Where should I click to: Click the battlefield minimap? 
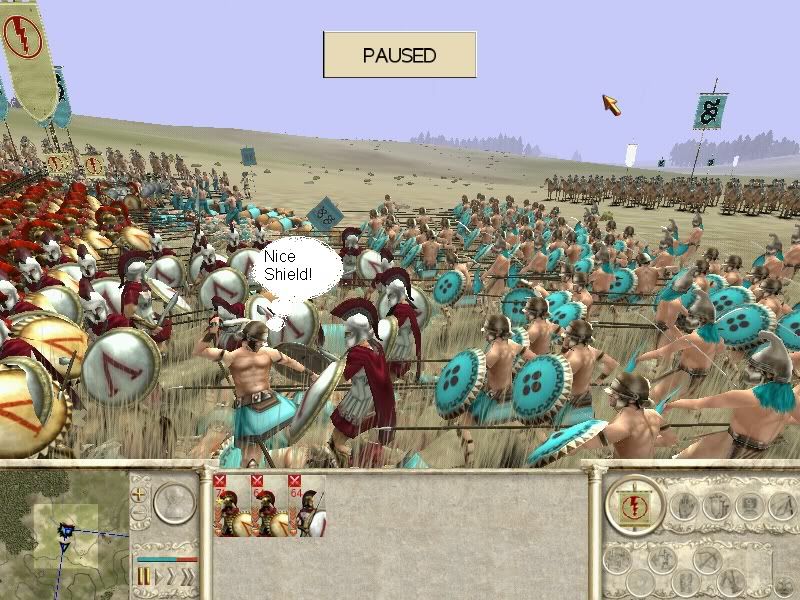coord(66,534)
